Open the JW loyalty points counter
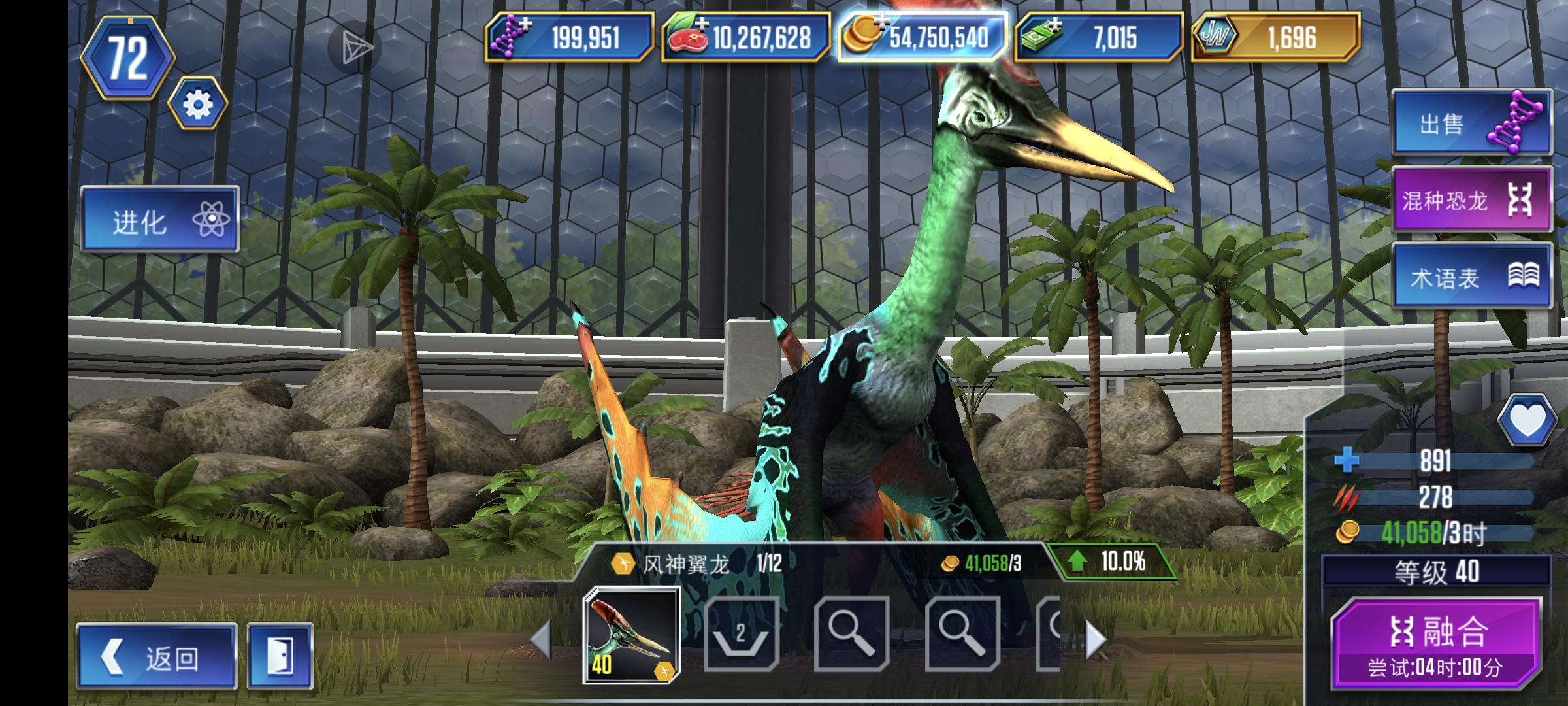 (x=1275, y=37)
